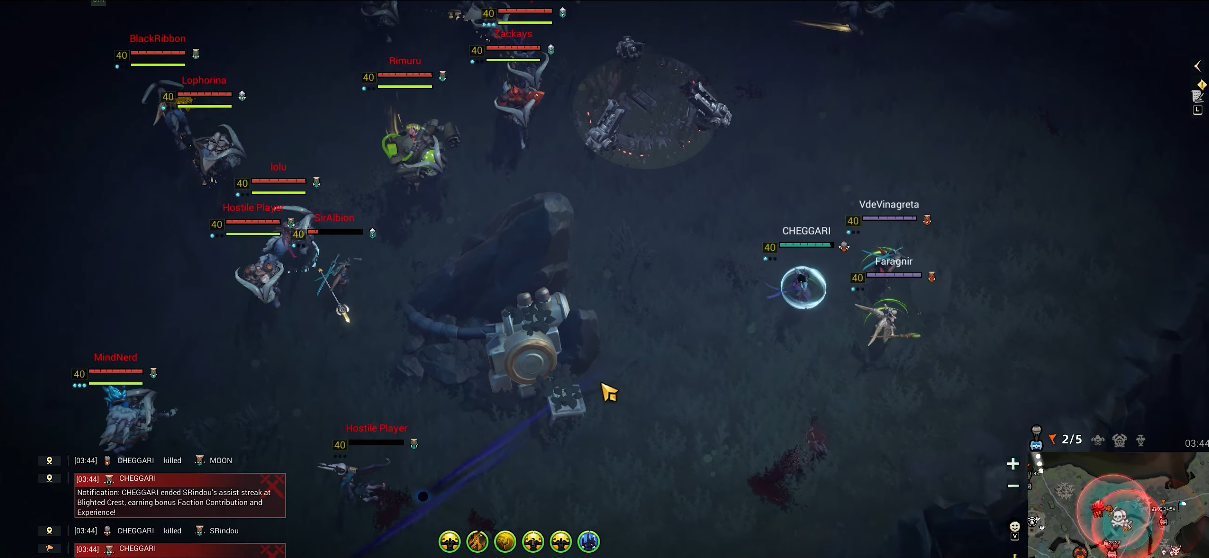The height and width of the screenshot is (558, 1209).
Task: Open the red CHEGGARI assist streak notification
Action: pyautogui.click(x=180, y=495)
